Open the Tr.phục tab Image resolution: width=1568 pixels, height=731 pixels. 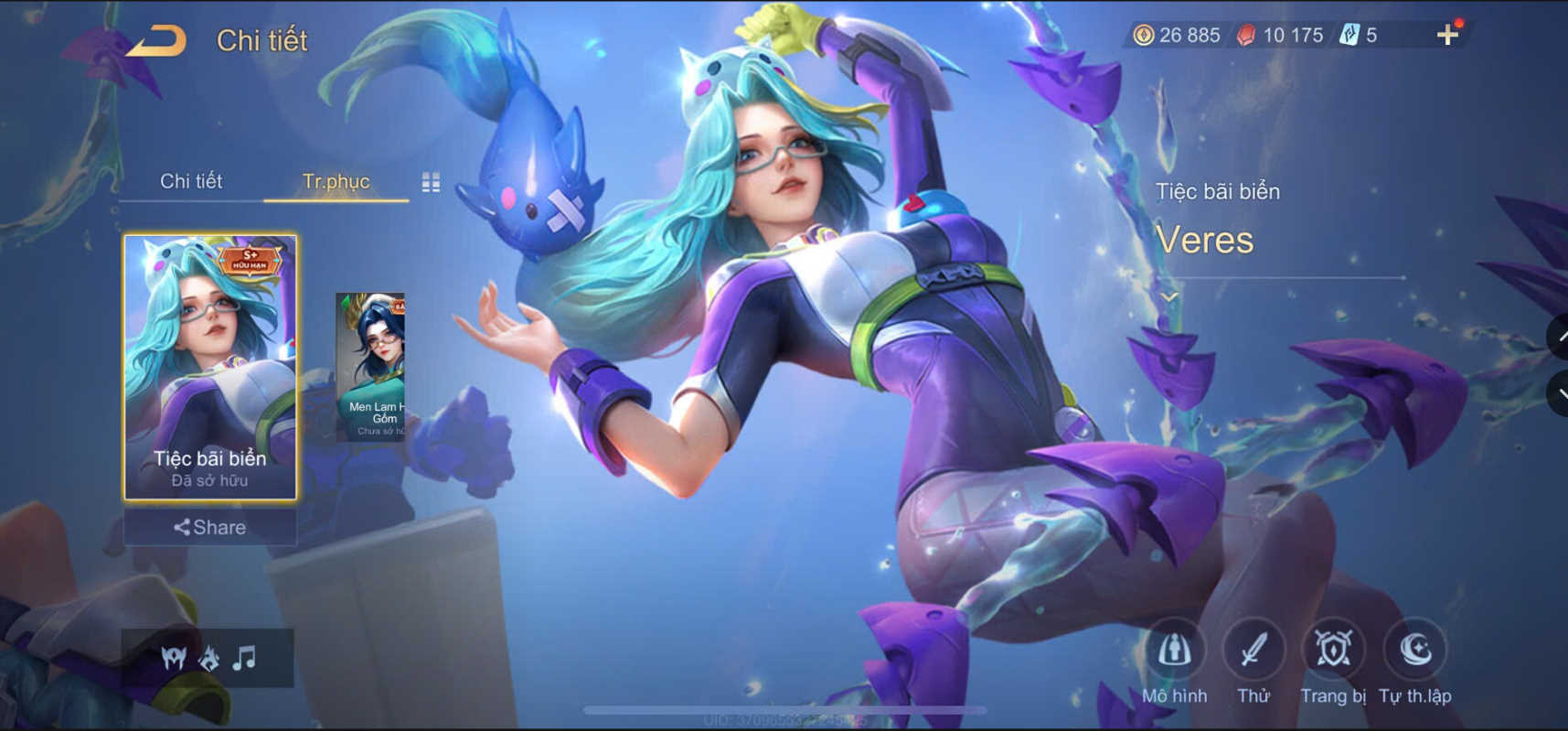(x=336, y=181)
